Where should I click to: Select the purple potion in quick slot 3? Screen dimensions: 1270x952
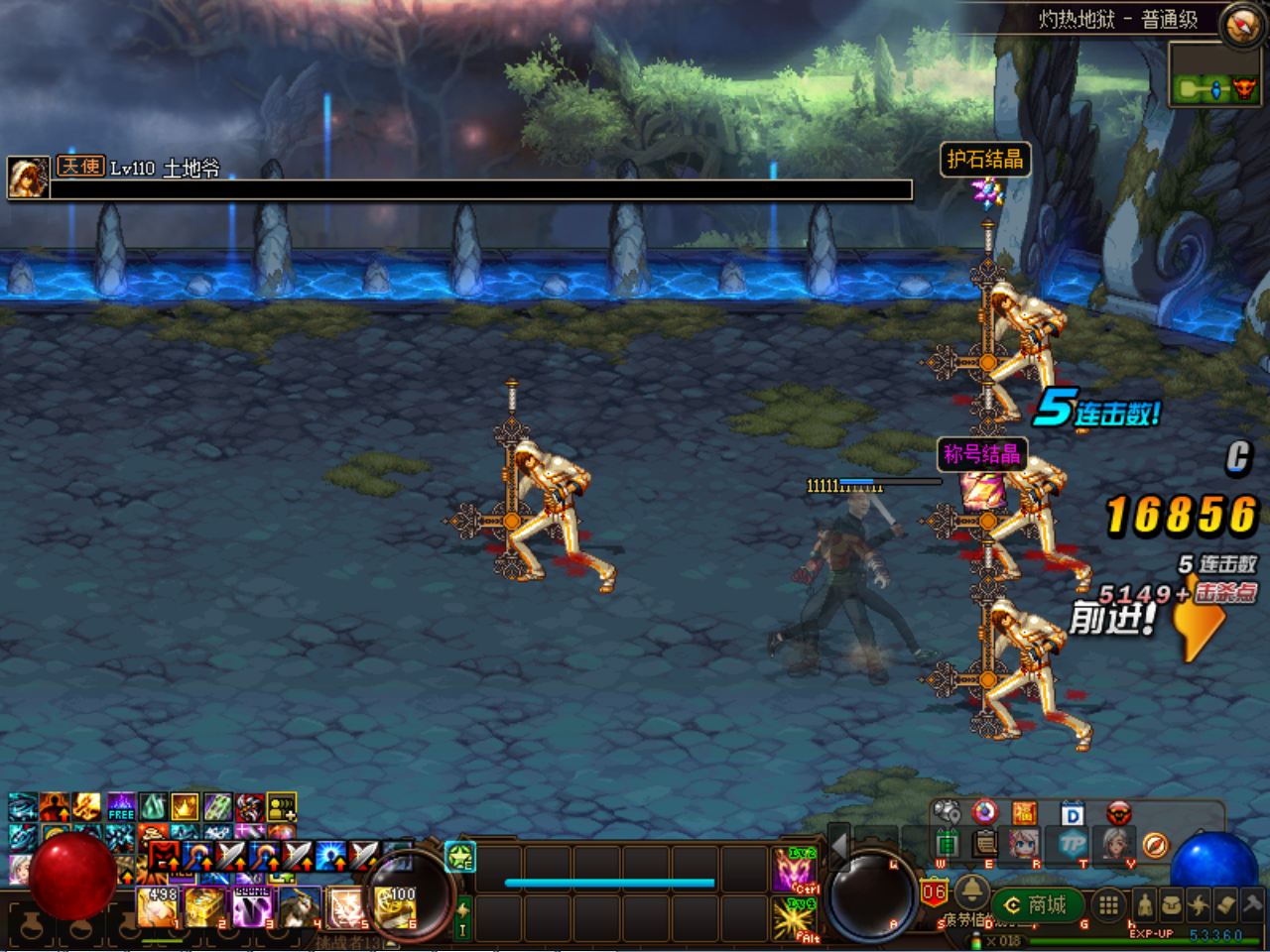(252, 906)
